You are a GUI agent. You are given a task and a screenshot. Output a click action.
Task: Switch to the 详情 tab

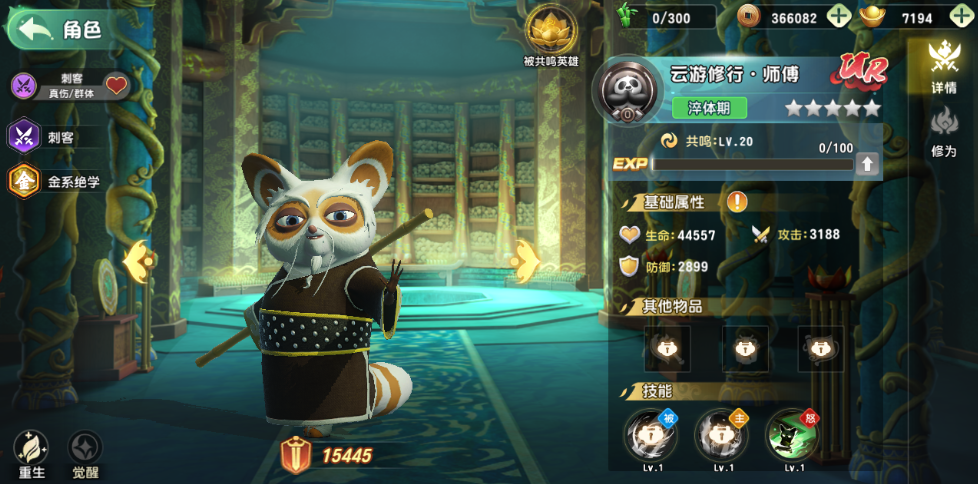point(943,66)
